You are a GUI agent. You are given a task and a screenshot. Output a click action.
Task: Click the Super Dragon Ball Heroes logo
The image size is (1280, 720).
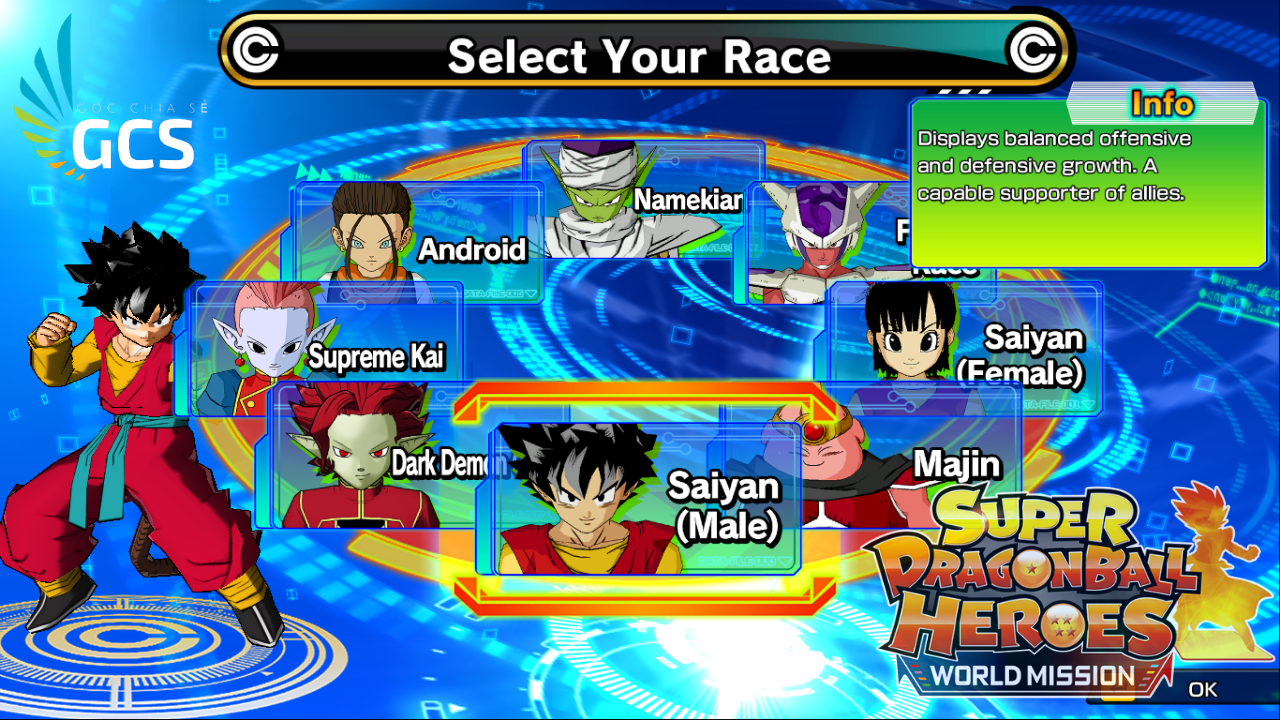tap(1030, 570)
